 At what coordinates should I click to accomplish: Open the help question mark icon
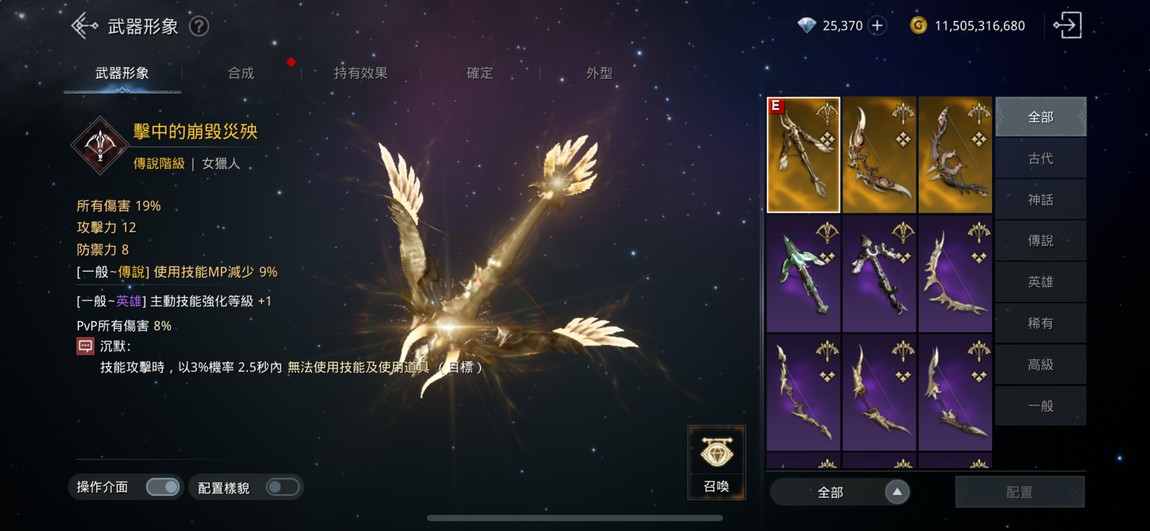pyautogui.click(x=199, y=26)
